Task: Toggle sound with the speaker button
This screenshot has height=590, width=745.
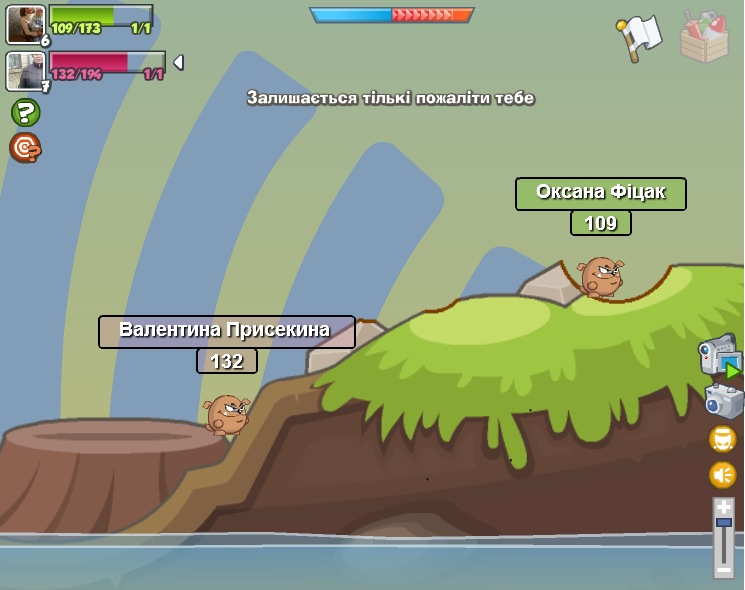Action: pyautogui.click(x=723, y=475)
